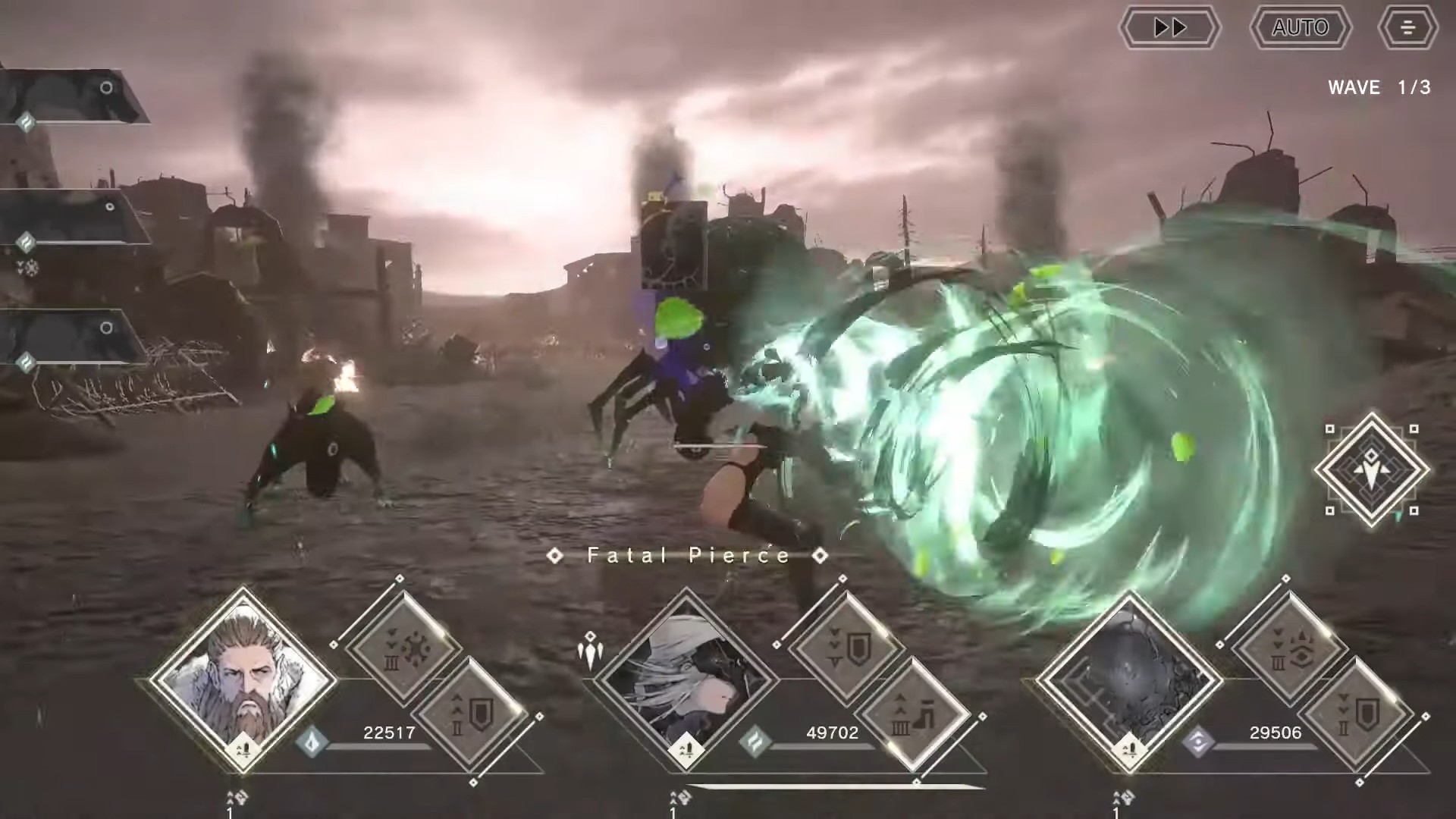
Task: Toggle the fast-forward battle speed button
Action: [1169, 28]
